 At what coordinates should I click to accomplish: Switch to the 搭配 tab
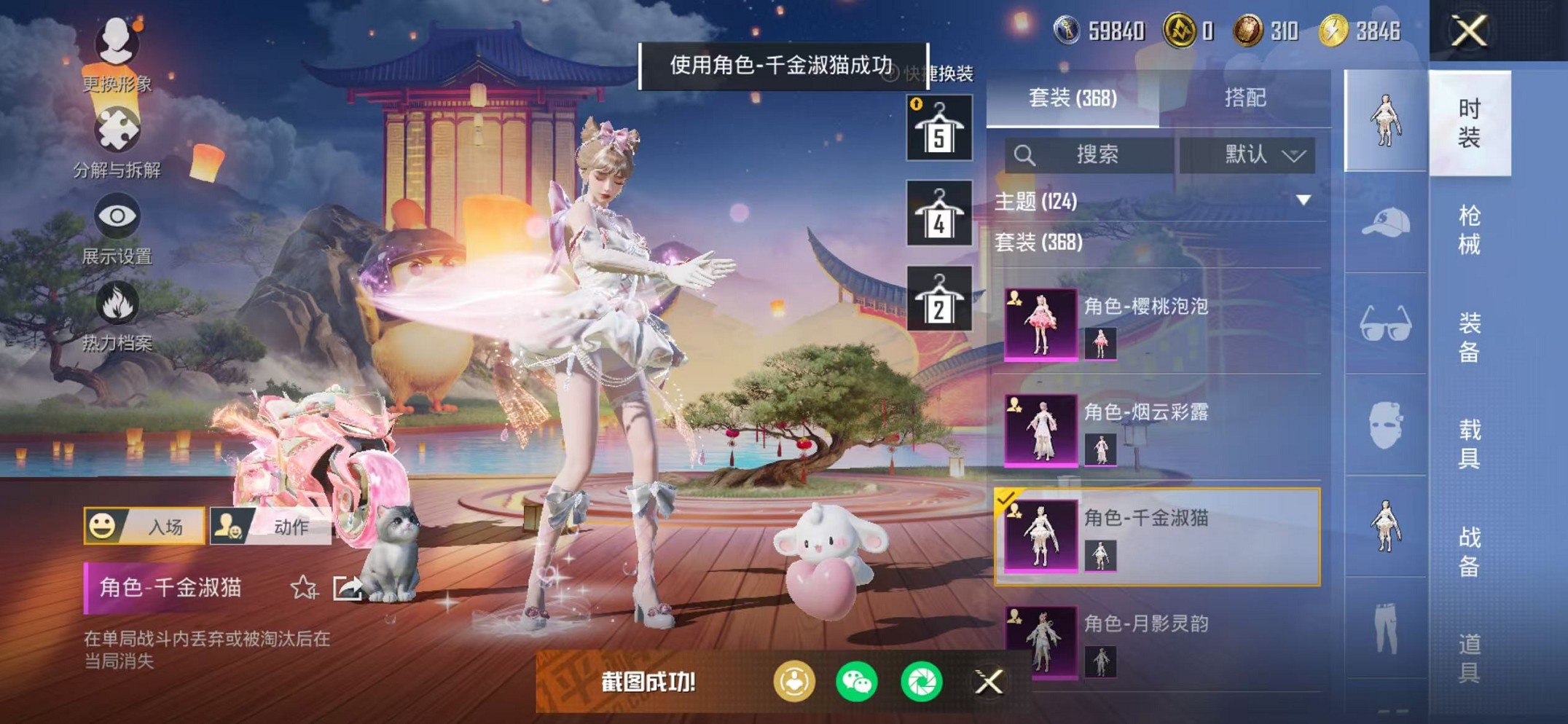click(1244, 98)
